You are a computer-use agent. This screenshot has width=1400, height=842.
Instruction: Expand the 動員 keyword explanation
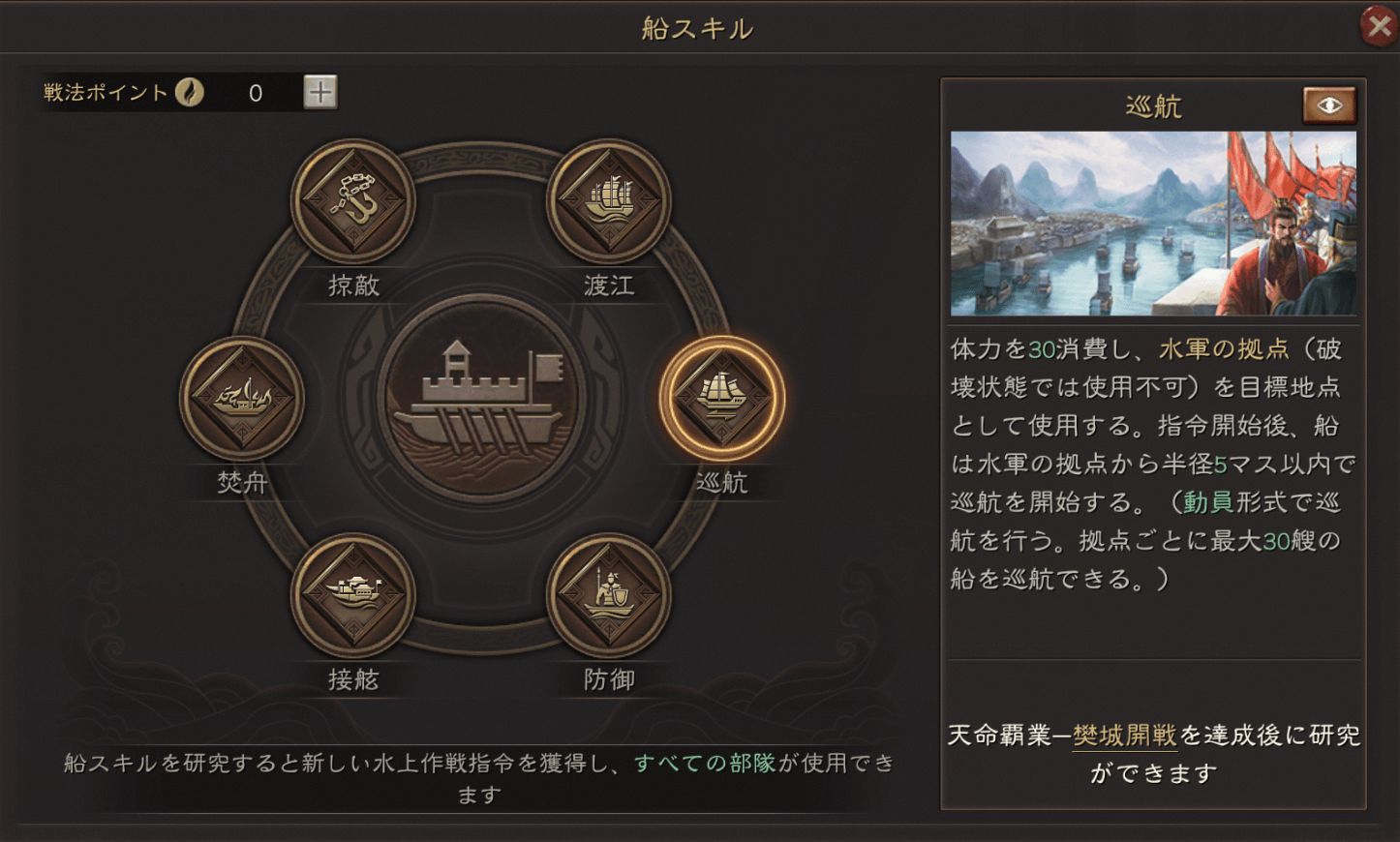pos(1211,501)
